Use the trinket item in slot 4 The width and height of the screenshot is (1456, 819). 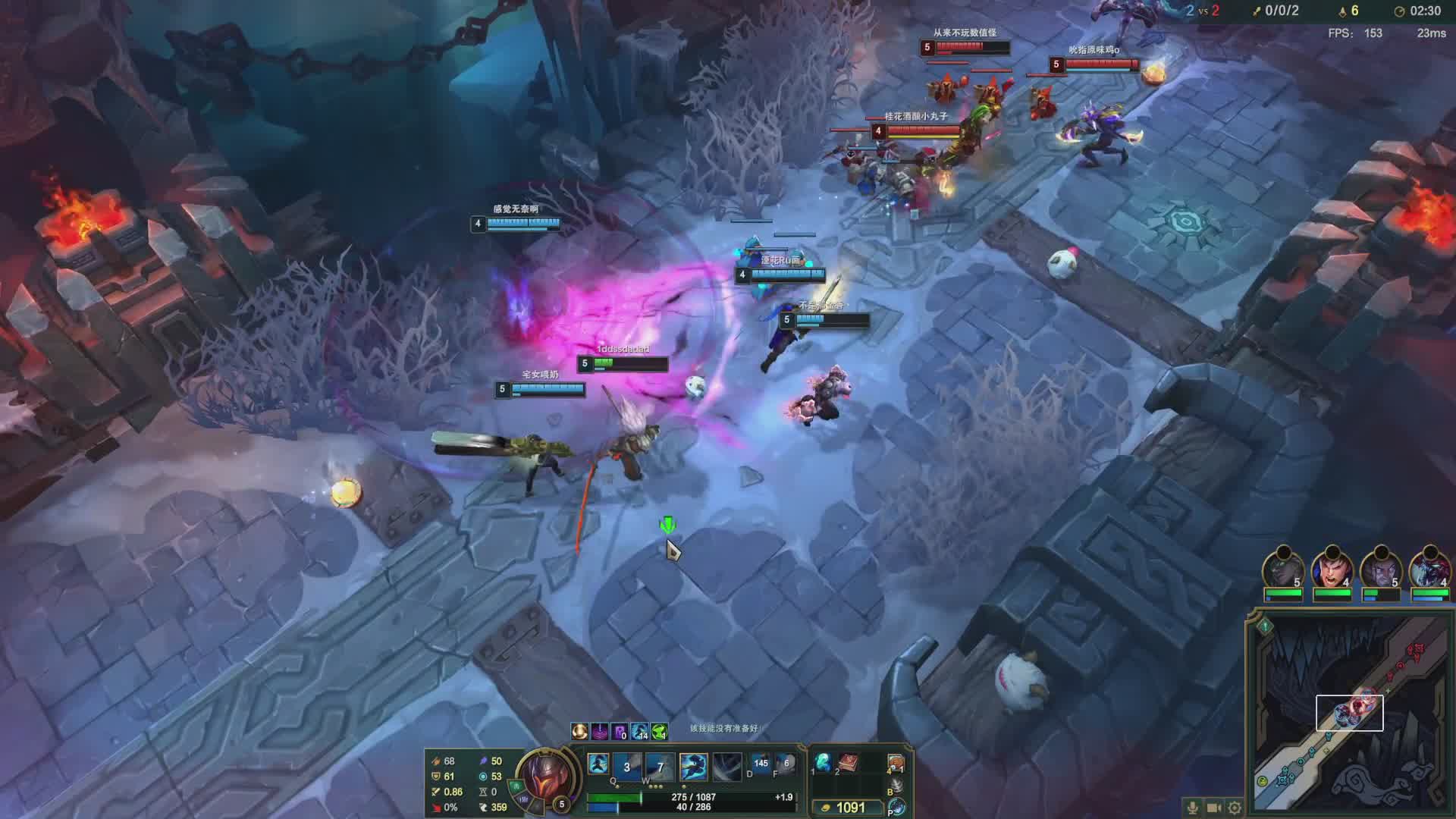[x=896, y=763]
